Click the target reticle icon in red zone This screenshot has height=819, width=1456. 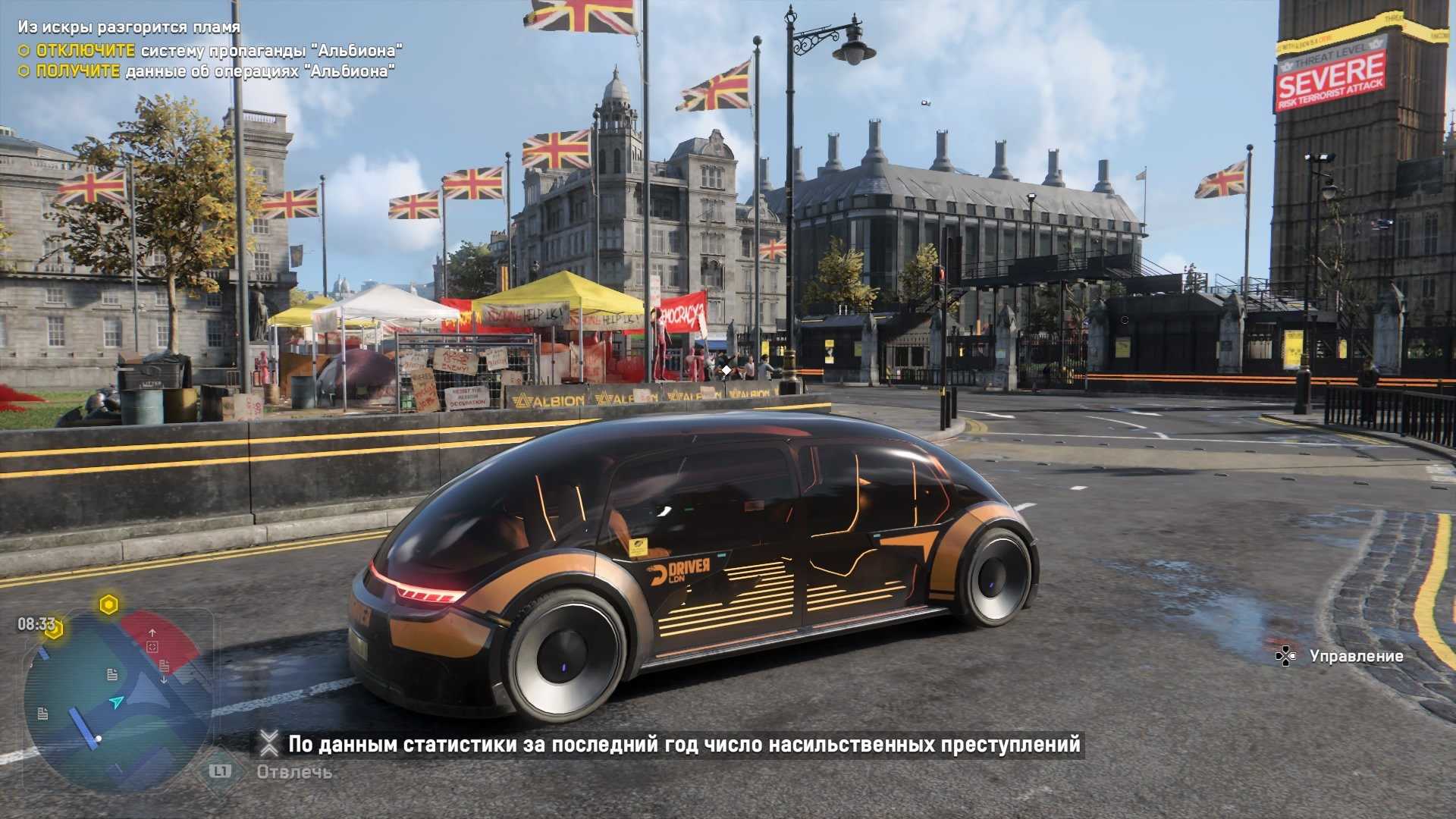[152, 647]
